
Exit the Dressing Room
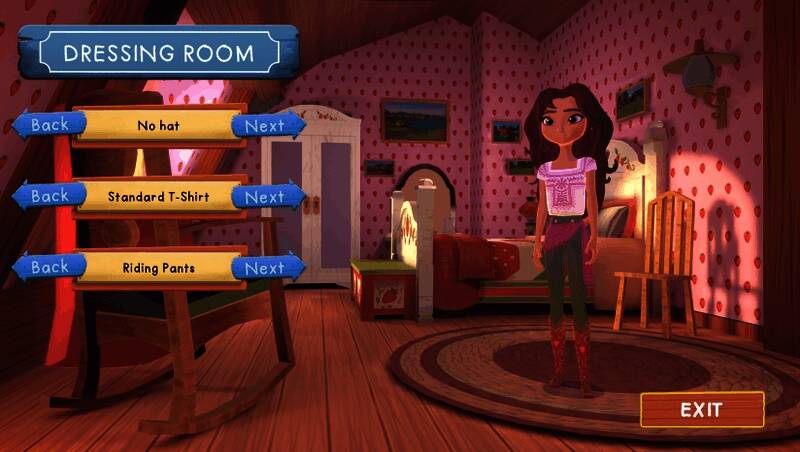tap(702, 410)
